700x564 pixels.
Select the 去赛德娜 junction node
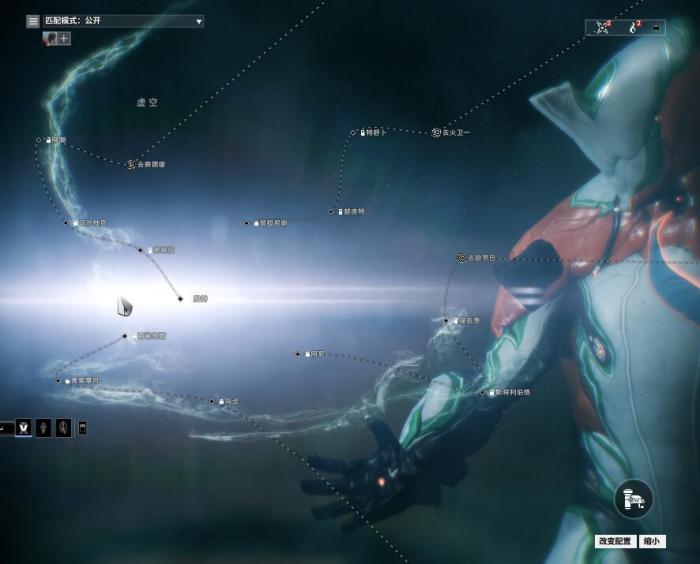click(131, 164)
